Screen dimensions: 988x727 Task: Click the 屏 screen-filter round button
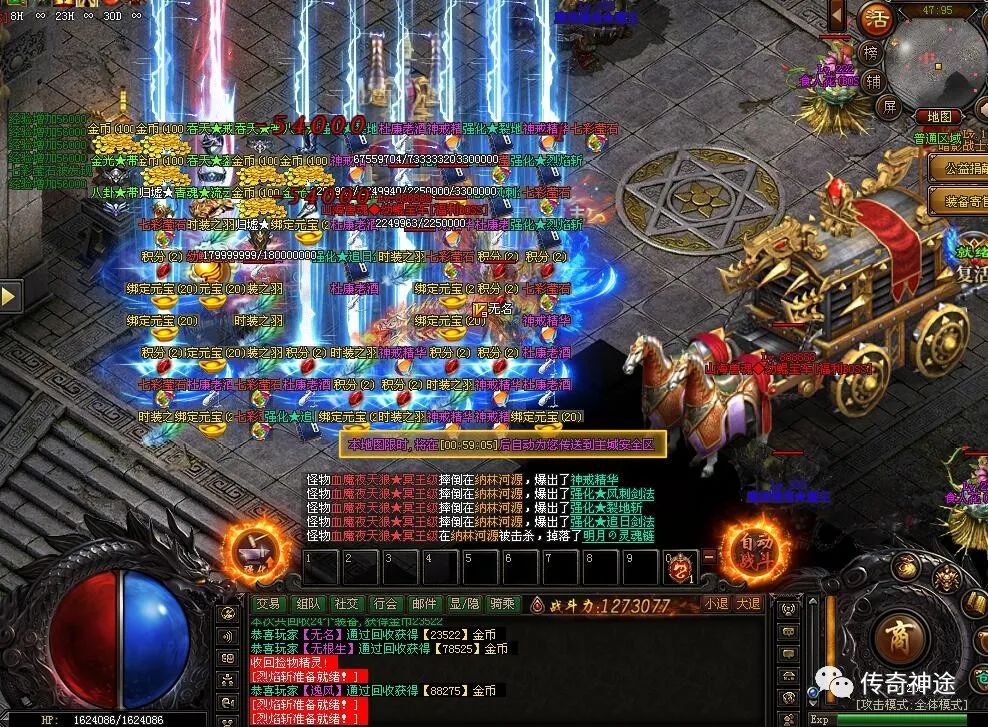tap(888, 106)
